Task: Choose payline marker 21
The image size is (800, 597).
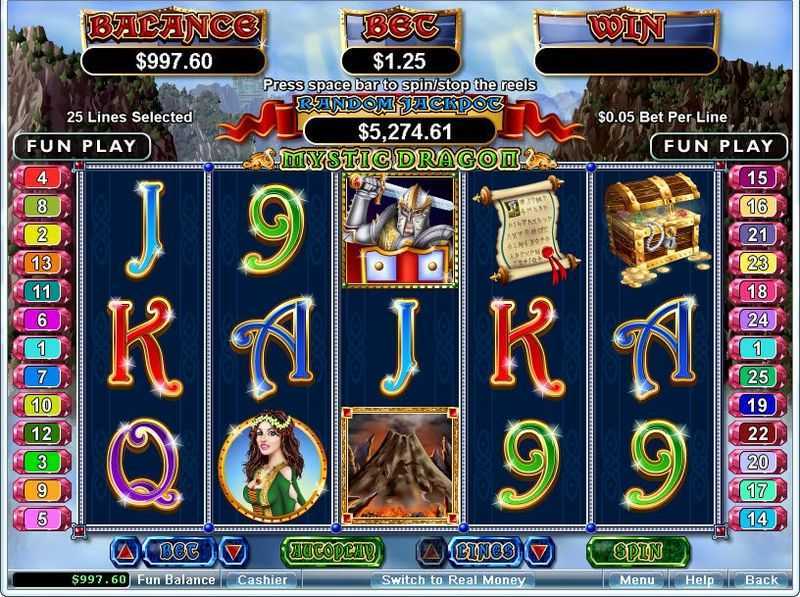Action: click(x=757, y=235)
